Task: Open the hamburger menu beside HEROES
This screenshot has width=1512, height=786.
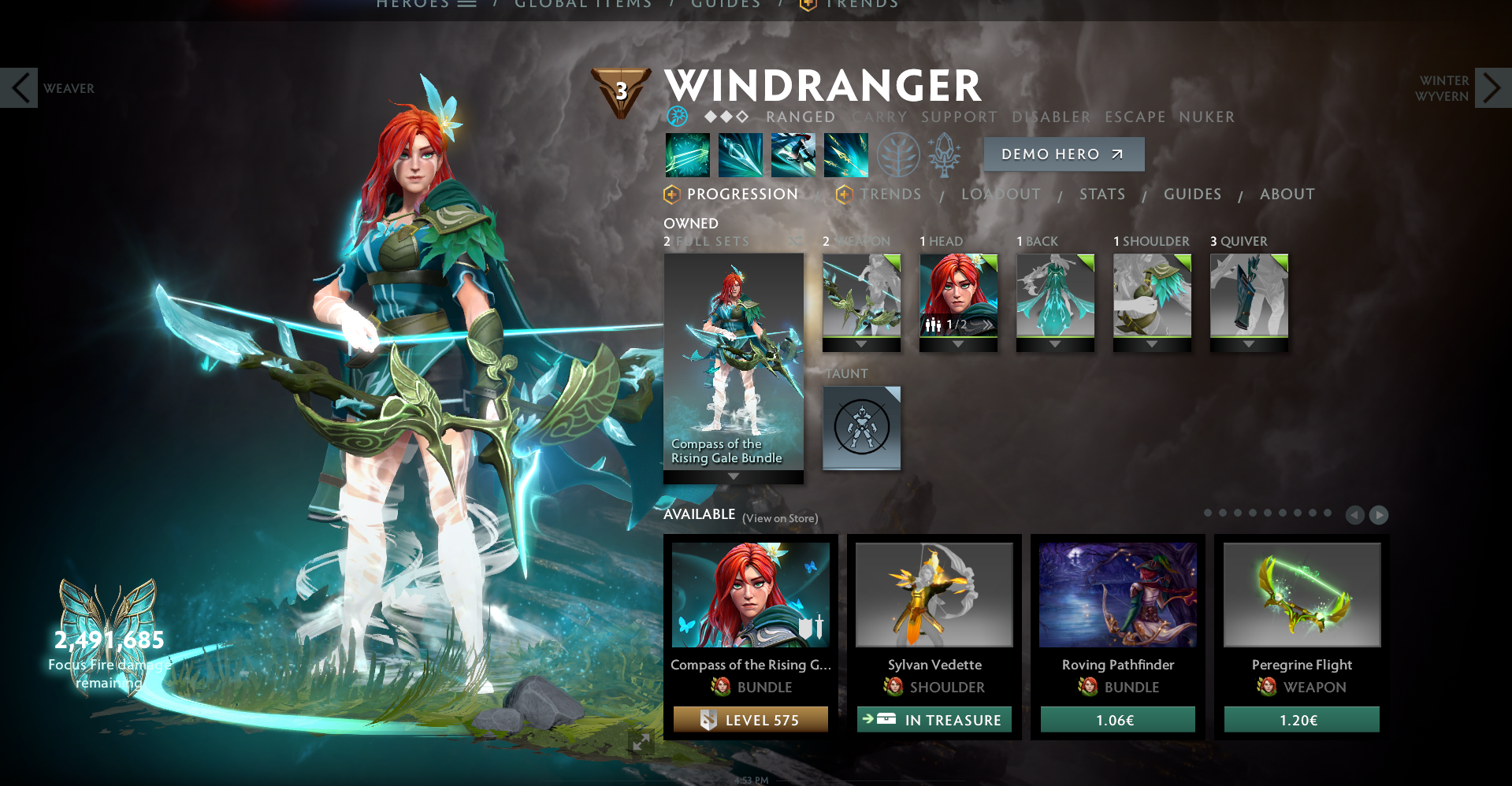Action: (x=467, y=3)
